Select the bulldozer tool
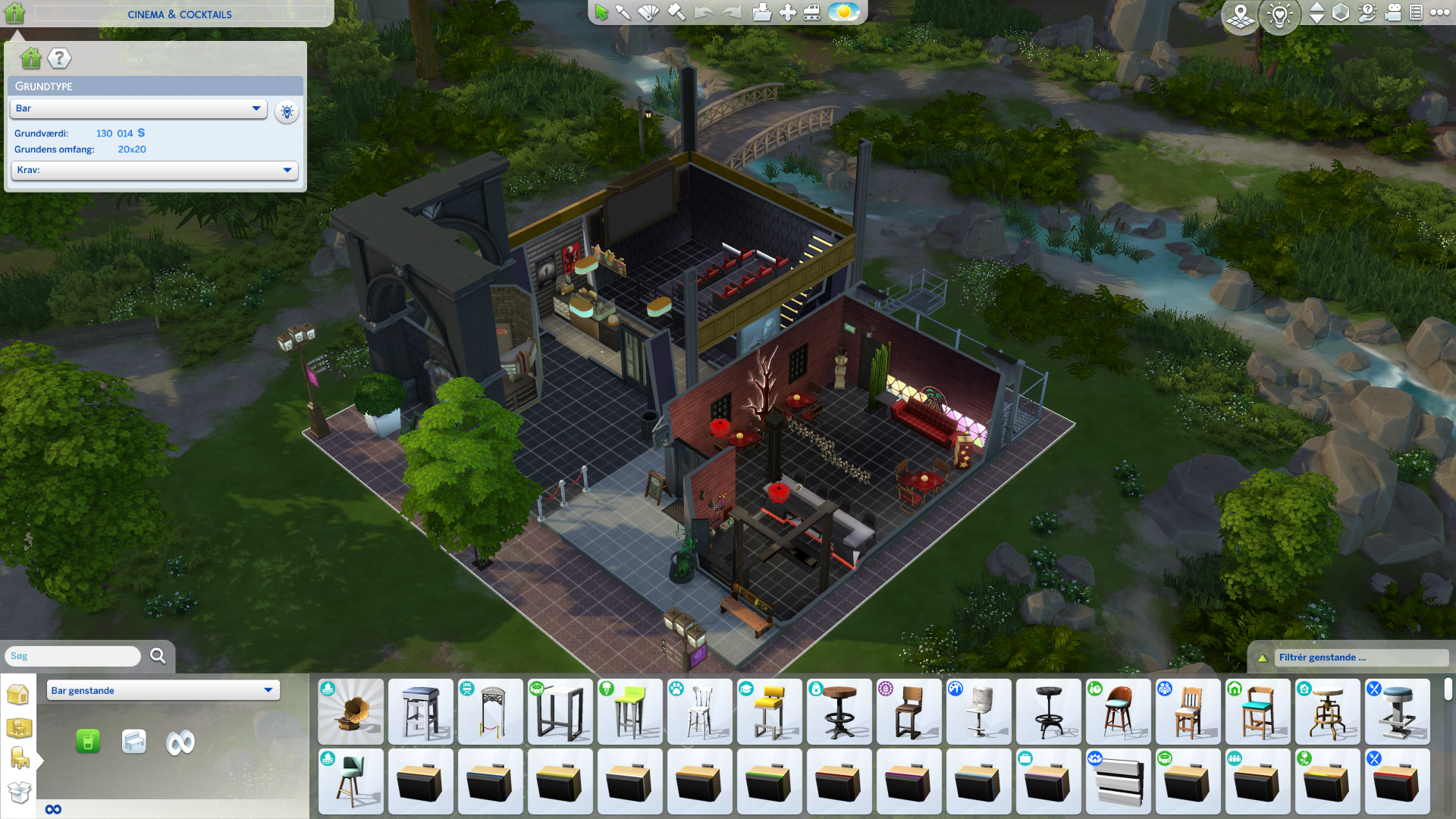The height and width of the screenshot is (819, 1456). 811,13
